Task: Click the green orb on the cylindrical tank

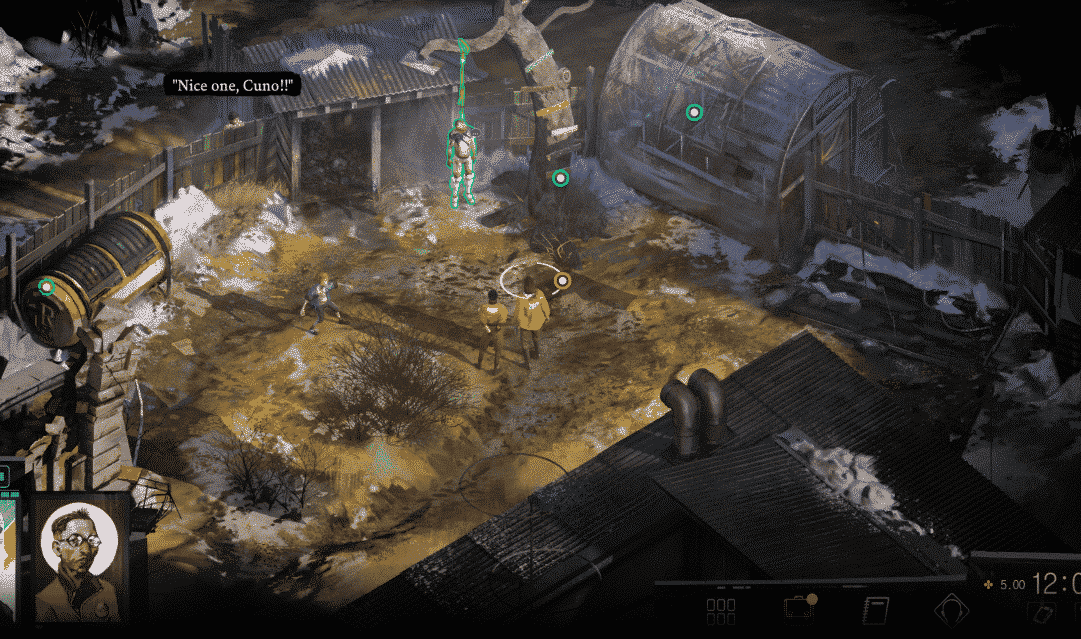Action: tap(45, 287)
